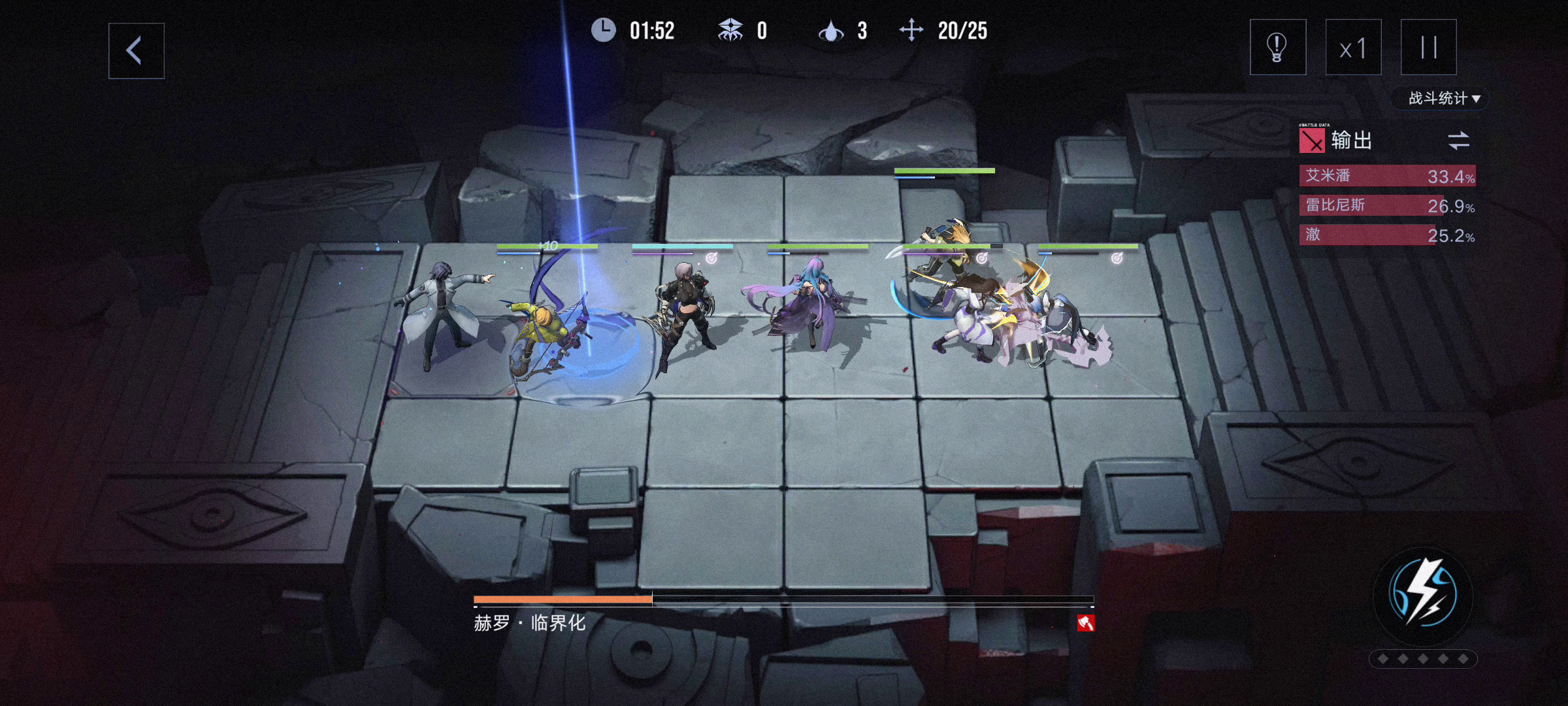This screenshot has width=1568, height=706.
Task: Click the orange boss HP bar of 赫罗·临界化
Action: [562, 598]
